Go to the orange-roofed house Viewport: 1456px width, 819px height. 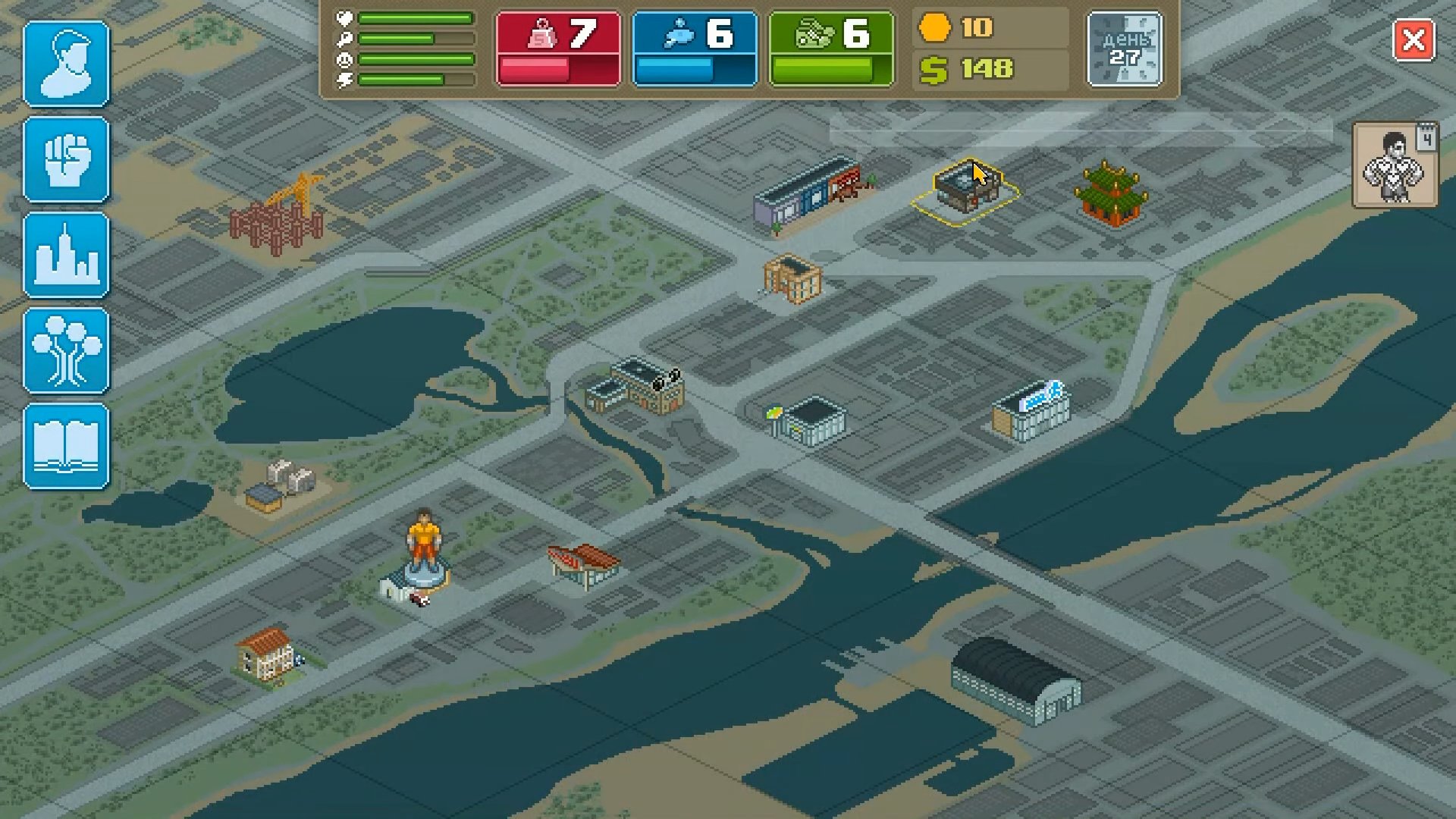click(x=266, y=654)
